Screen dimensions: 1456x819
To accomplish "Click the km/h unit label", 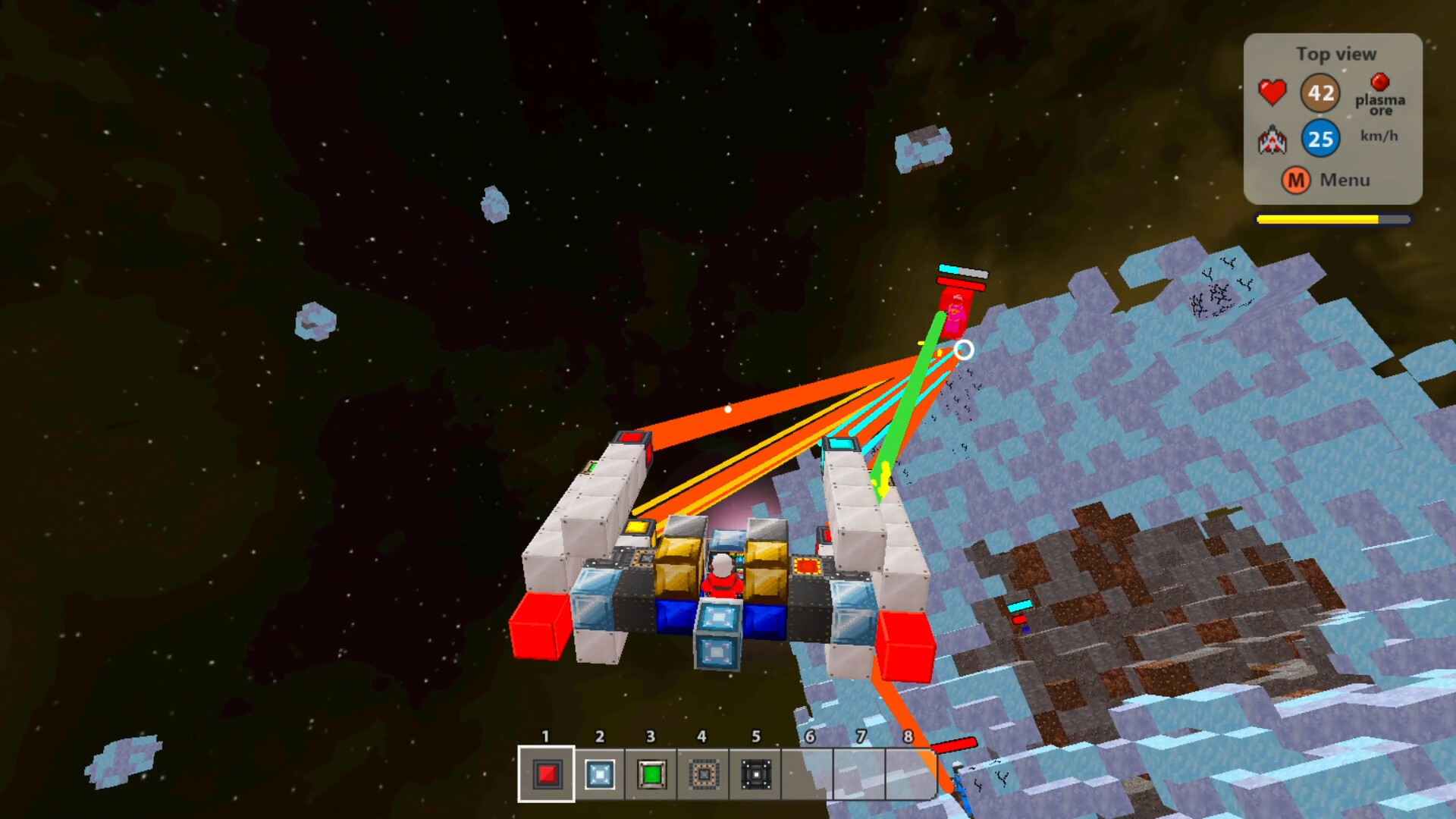I will (1378, 136).
